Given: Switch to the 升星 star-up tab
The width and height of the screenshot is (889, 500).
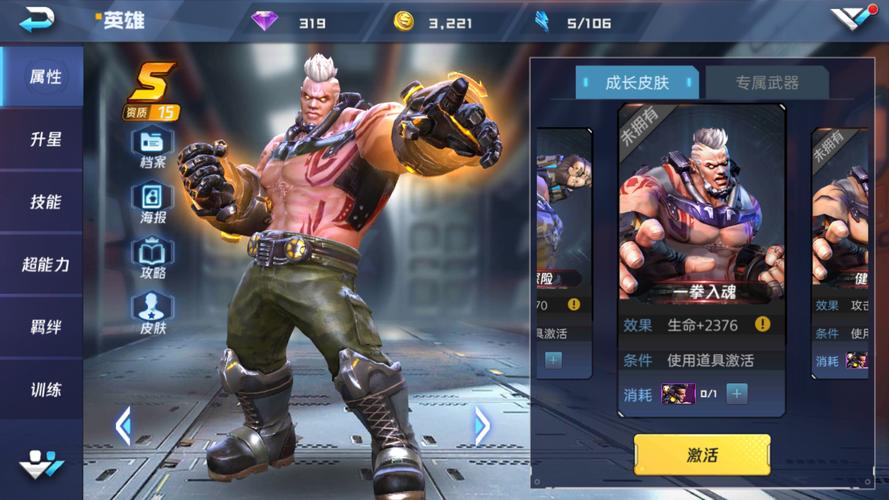Looking at the screenshot, I should pyautogui.click(x=45, y=140).
